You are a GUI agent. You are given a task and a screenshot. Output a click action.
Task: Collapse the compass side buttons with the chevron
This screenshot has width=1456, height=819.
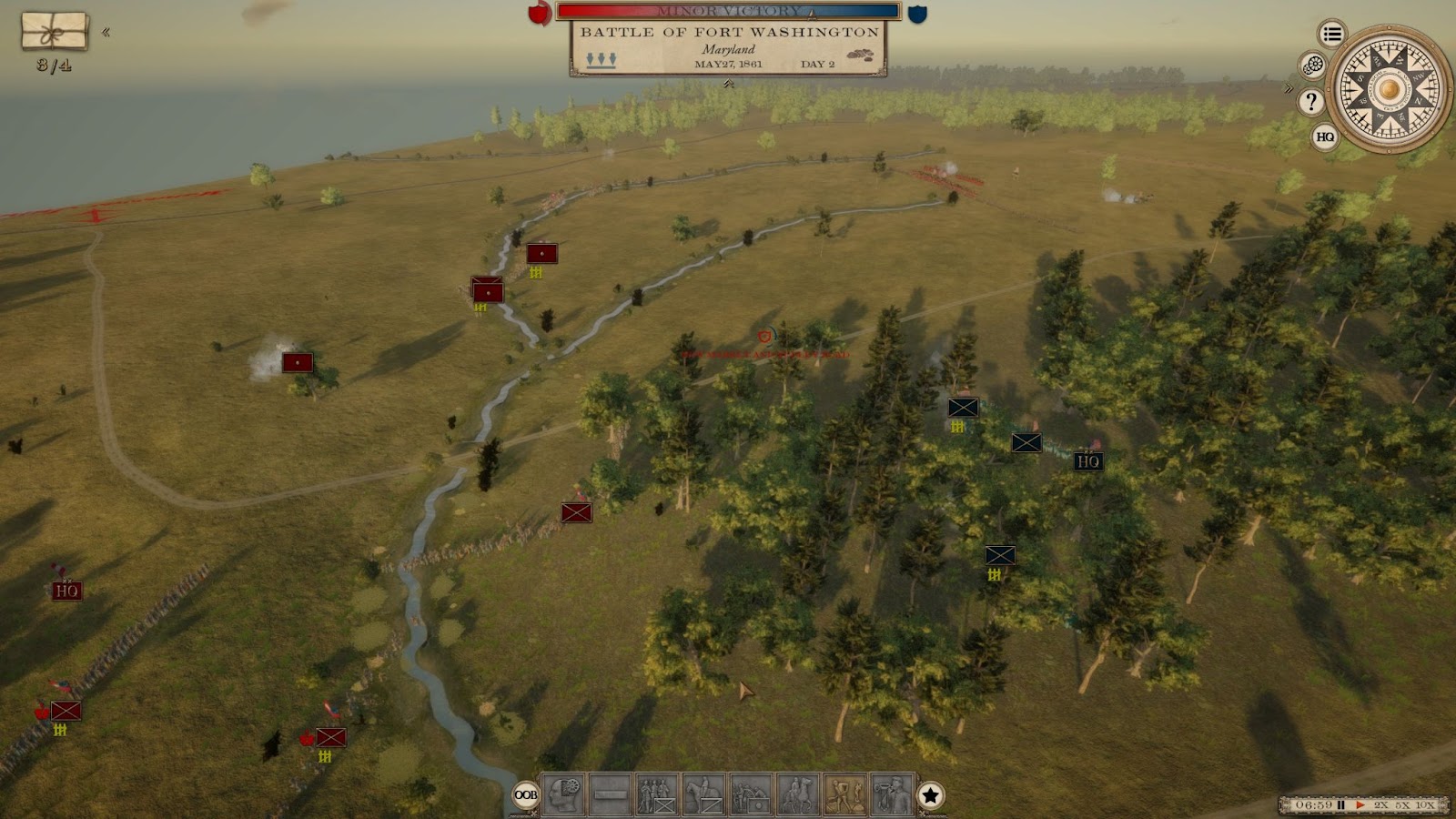click(x=1289, y=88)
